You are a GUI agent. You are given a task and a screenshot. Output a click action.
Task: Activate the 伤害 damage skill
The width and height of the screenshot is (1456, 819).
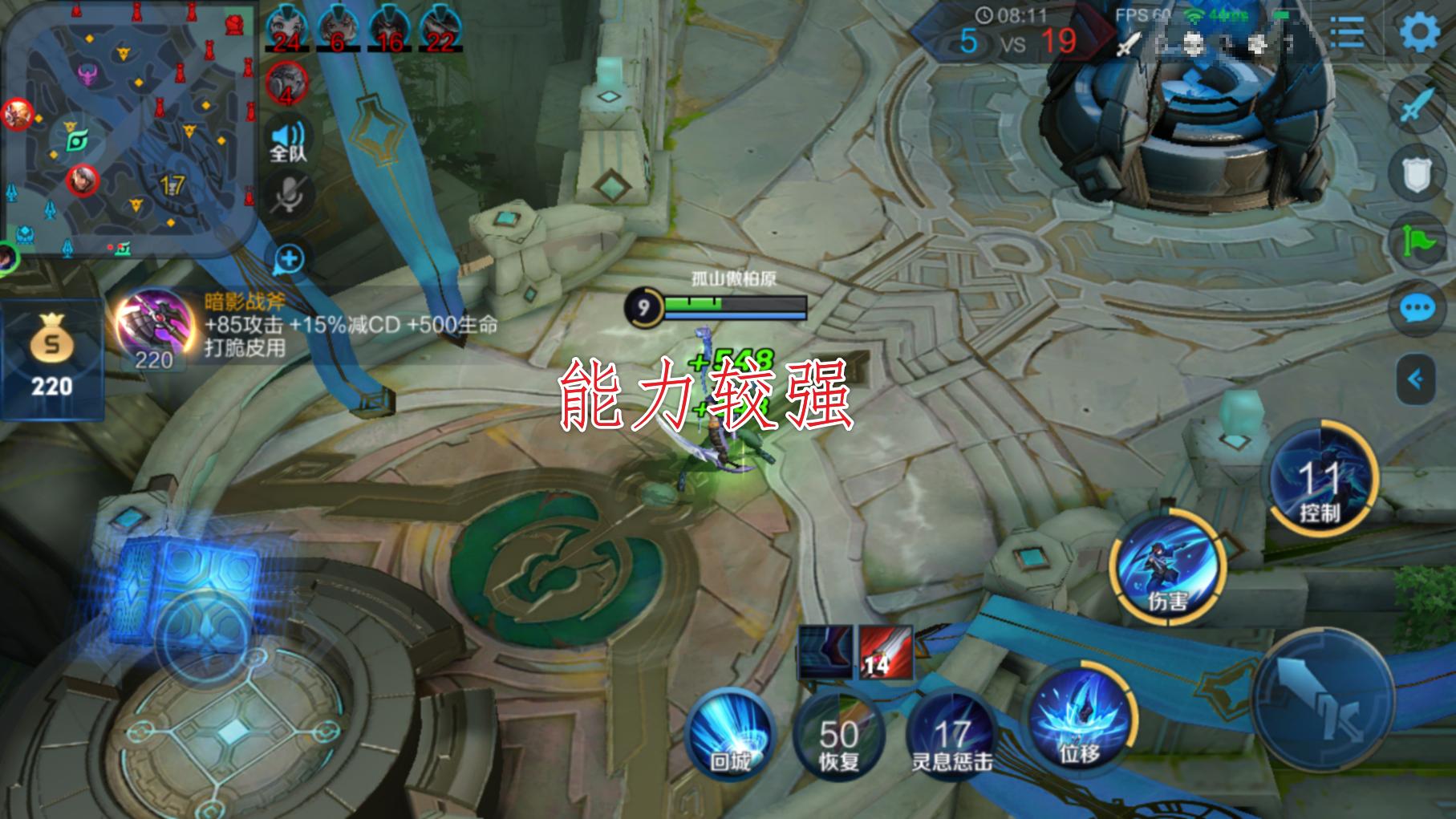pos(1167,566)
